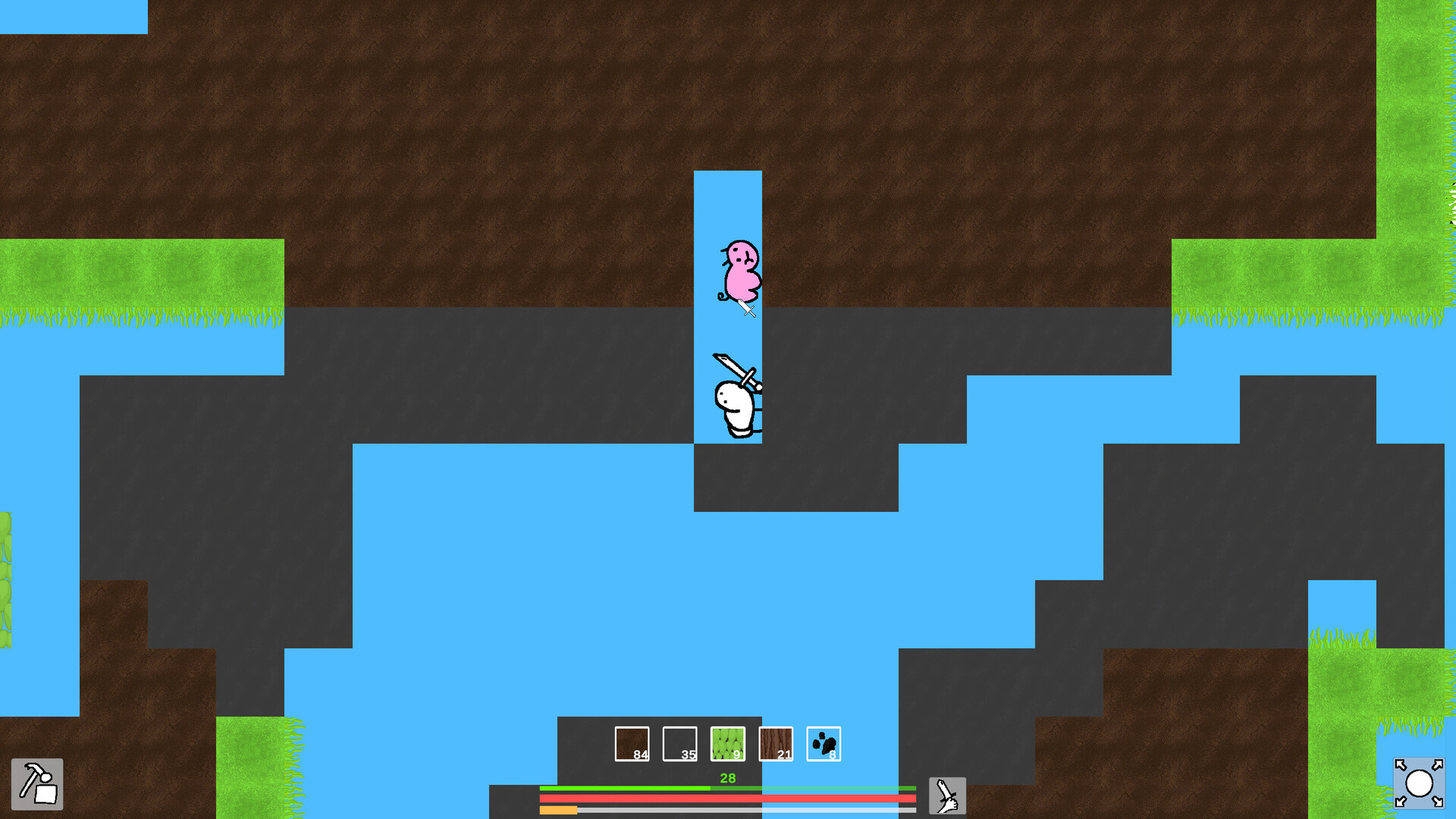The height and width of the screenshot is (819, 1456).
Task: Click the player character holding a sword
Action: click(736, 406)
